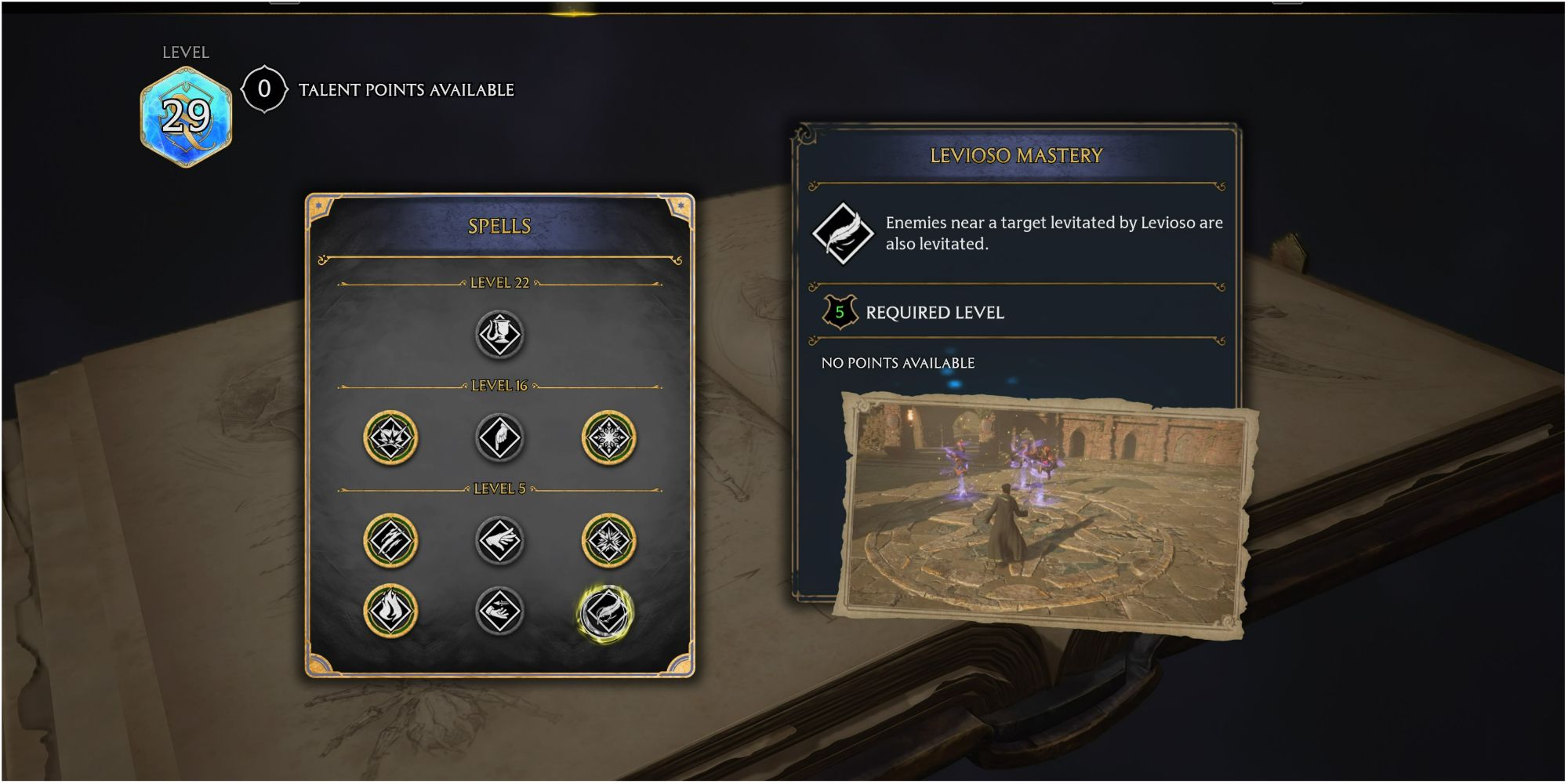The width and height of the screenshot is (1568, 784).
Task: Click the talent points counter circle
Action: tap(264, 89)
